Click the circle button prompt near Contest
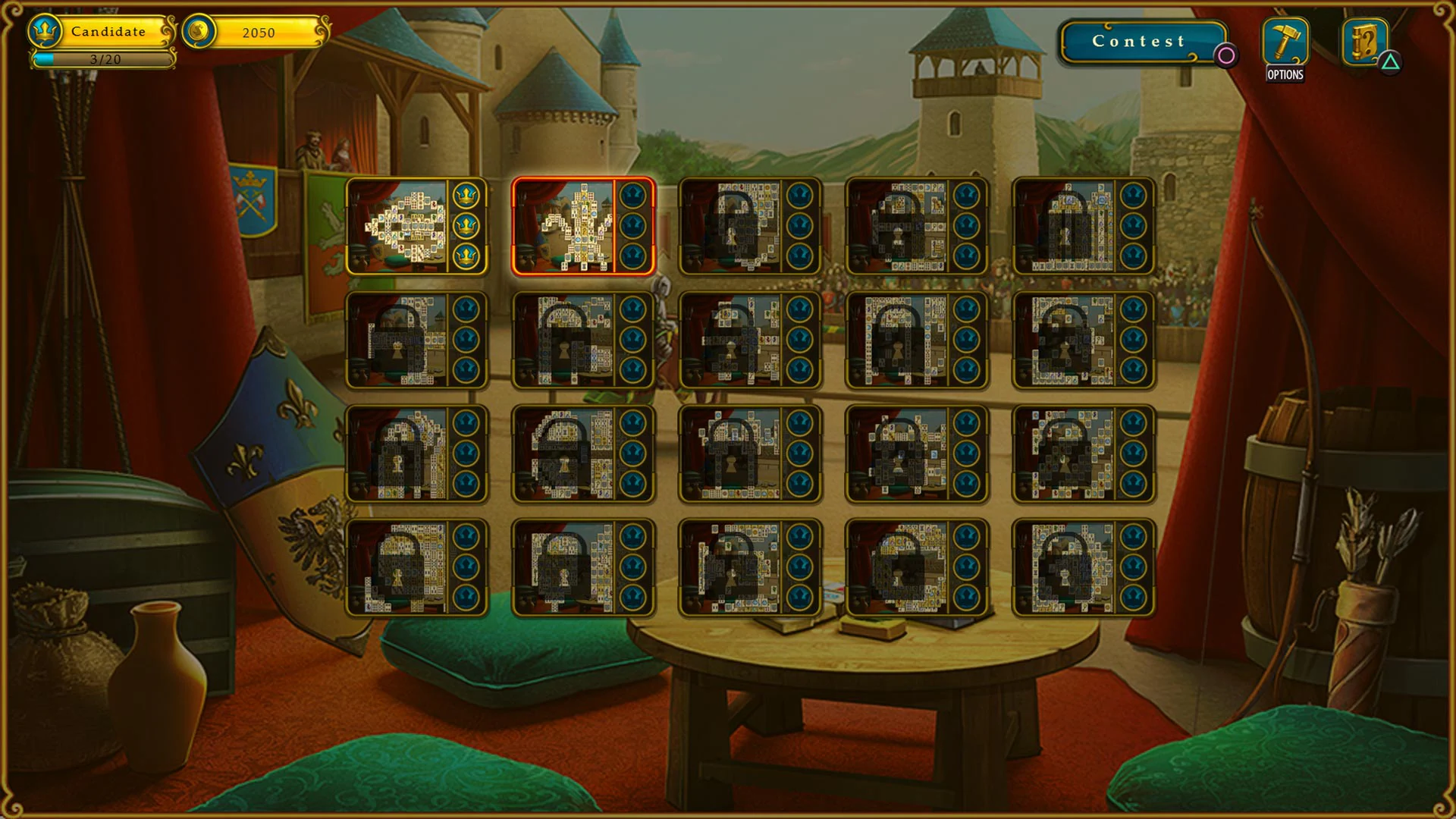This screenshot has height=819, width=1456. click(1226, 56)
